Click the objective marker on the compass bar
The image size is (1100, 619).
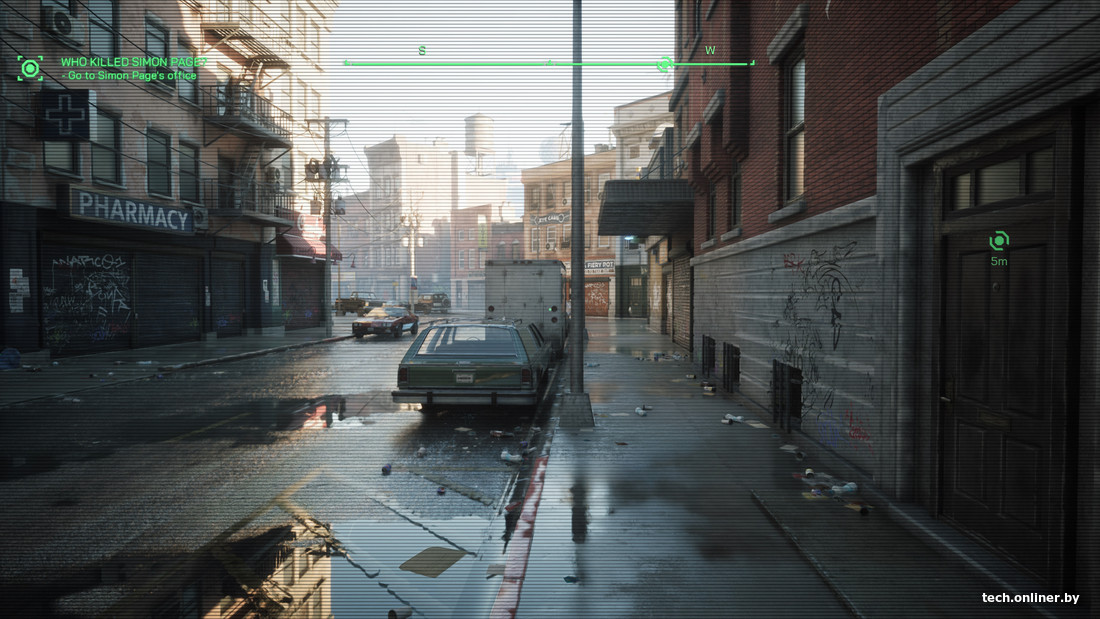point(663,65)
